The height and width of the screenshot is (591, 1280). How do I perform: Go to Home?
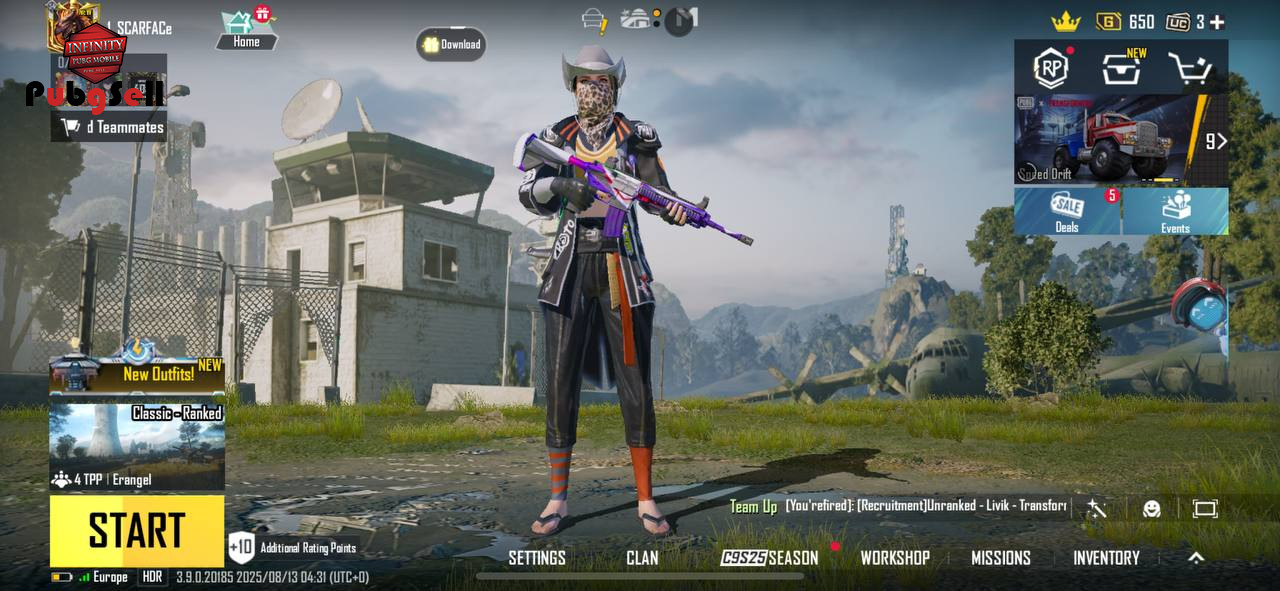[x=246, y=30]
